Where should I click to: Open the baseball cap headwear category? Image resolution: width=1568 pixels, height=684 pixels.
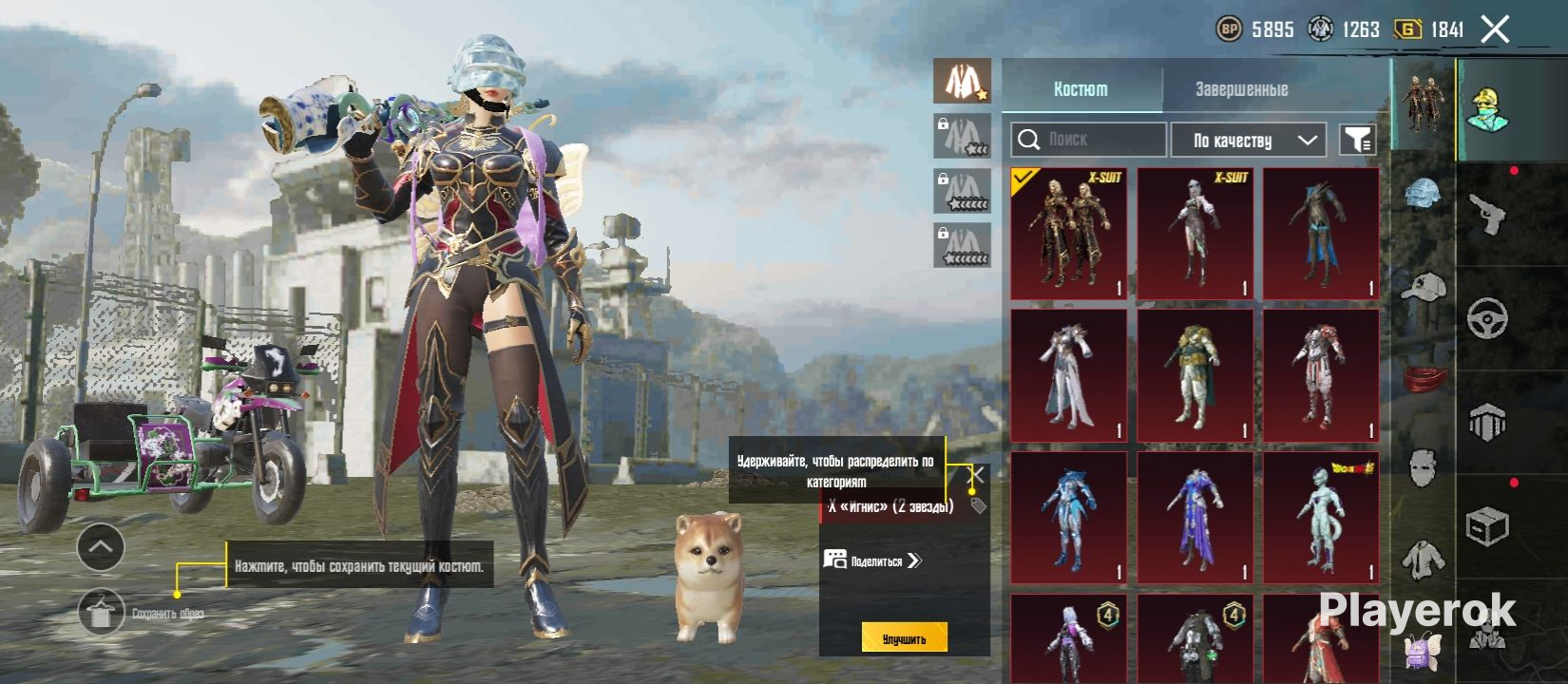1424,285
